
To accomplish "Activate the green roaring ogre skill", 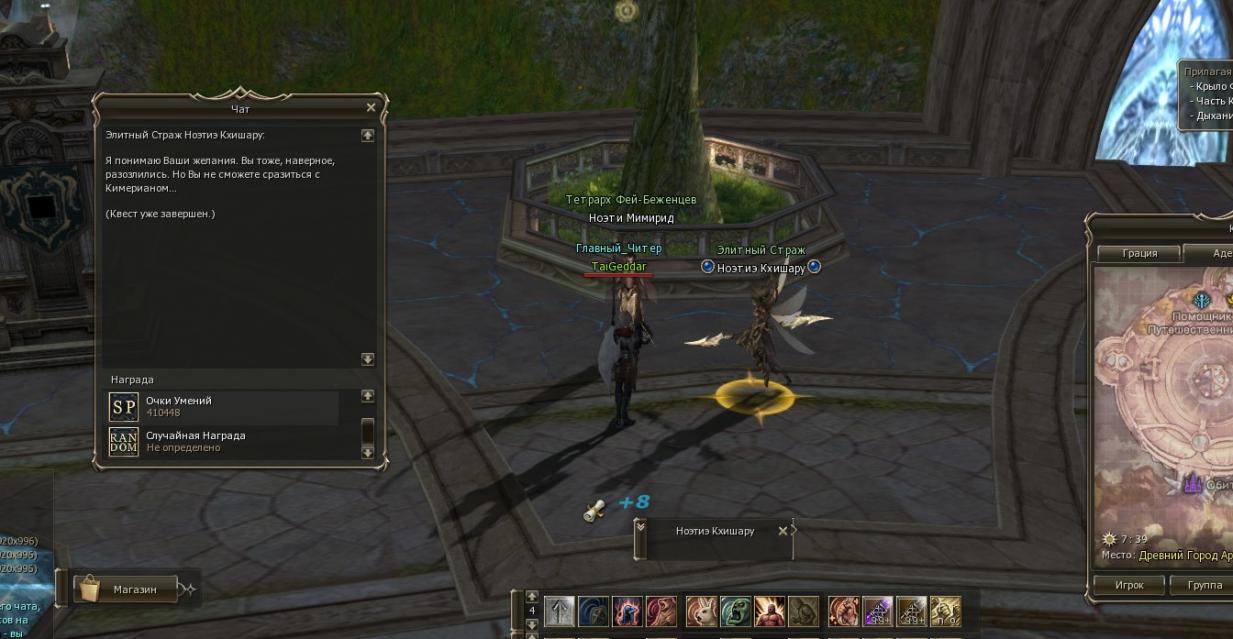I will pos(735,610).
